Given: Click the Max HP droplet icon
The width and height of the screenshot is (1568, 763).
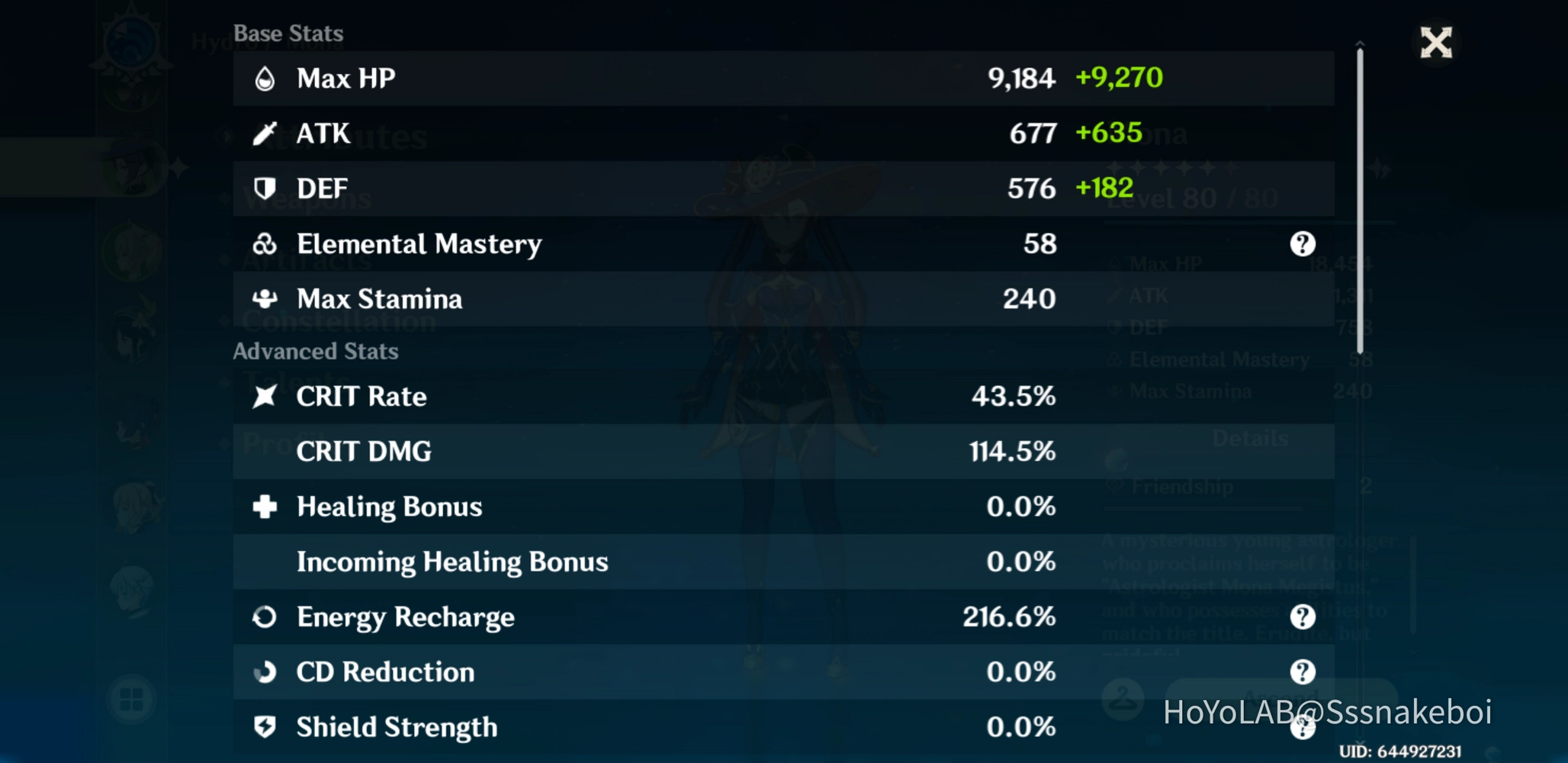Looking at the screenshot, I should (x=265, y=77).
